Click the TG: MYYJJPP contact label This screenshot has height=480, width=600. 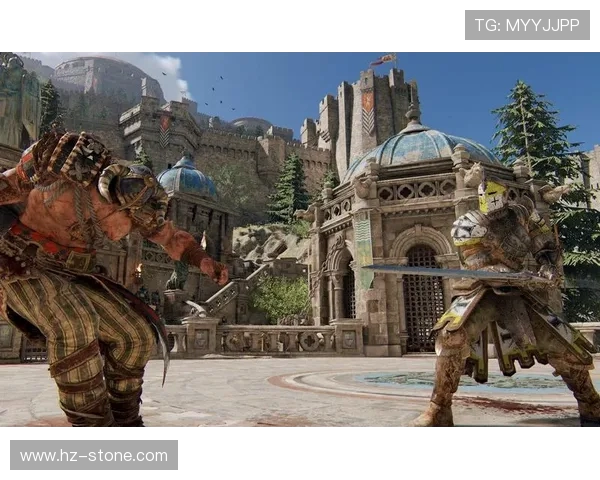[527, 25]
